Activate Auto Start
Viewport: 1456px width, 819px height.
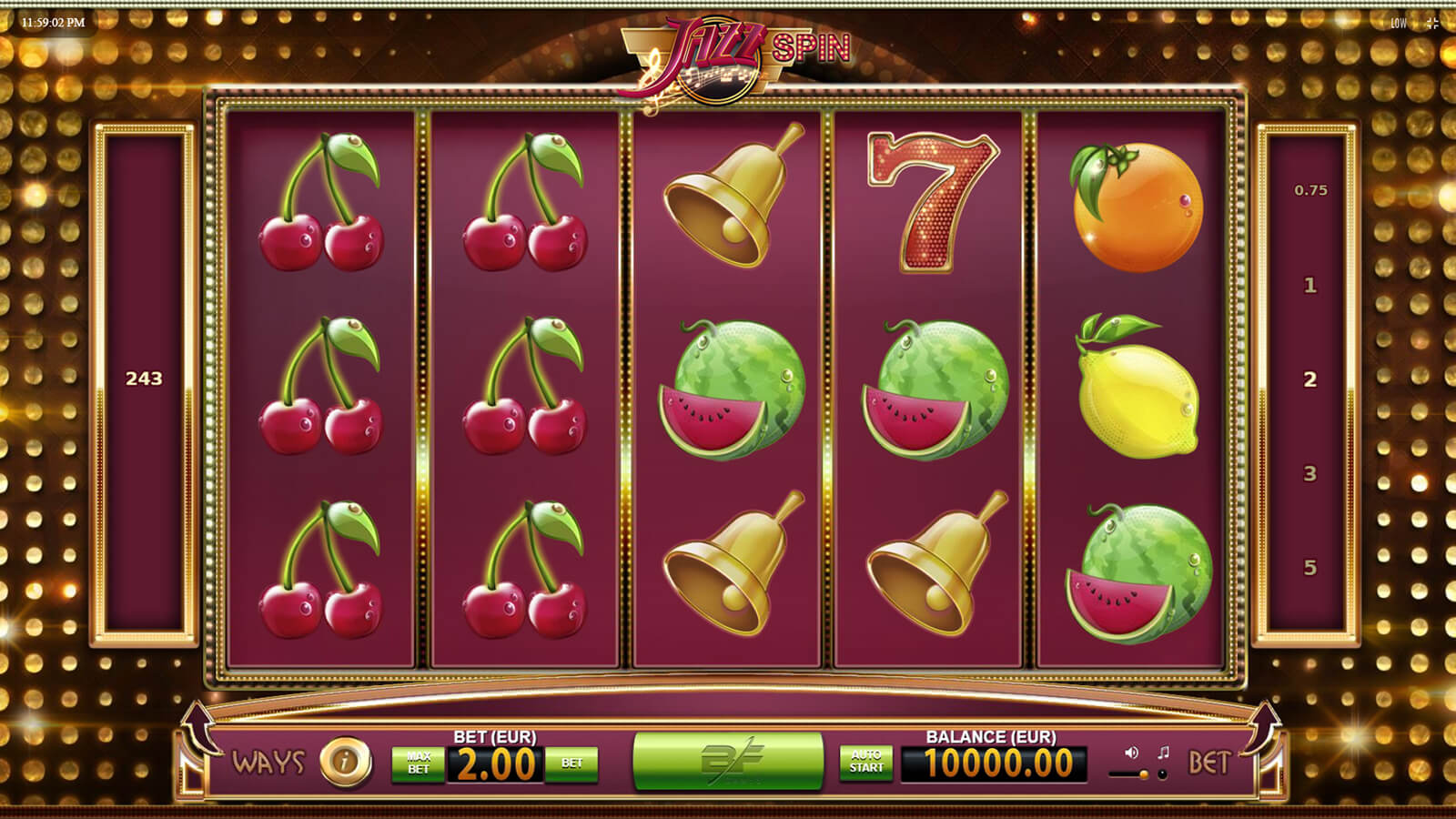(866, 762)
